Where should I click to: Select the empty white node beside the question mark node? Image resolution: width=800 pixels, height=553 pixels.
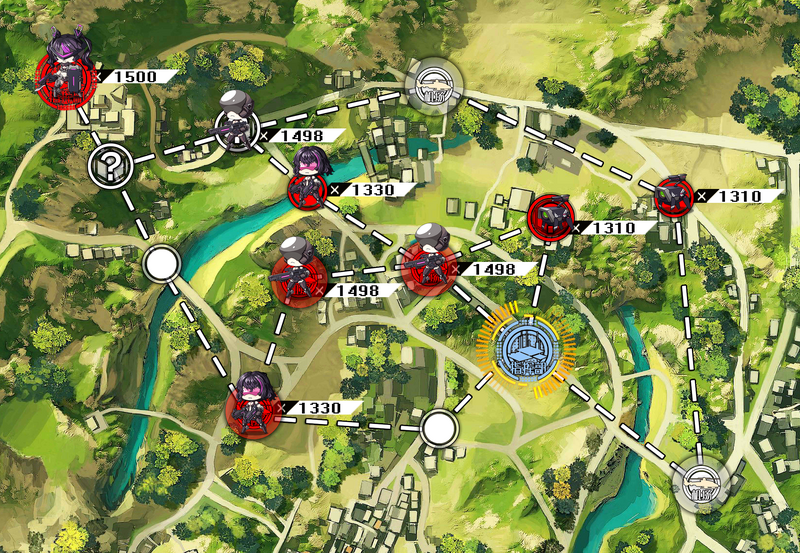161,265
